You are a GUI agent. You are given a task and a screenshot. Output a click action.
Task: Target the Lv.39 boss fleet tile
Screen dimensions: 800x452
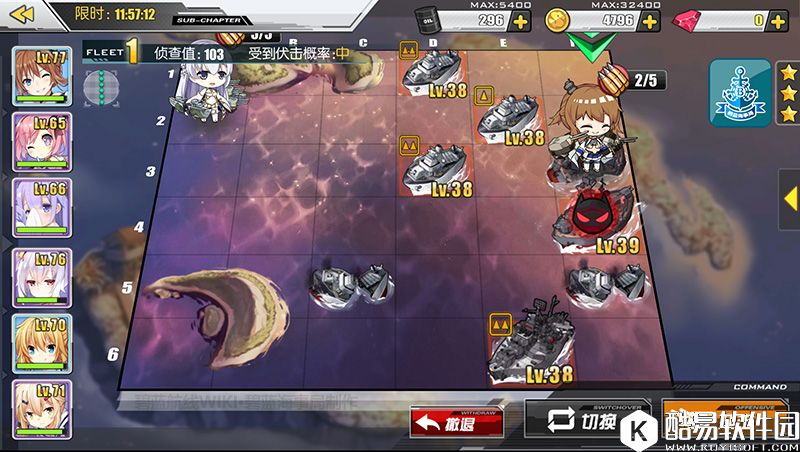coord(594,222)
